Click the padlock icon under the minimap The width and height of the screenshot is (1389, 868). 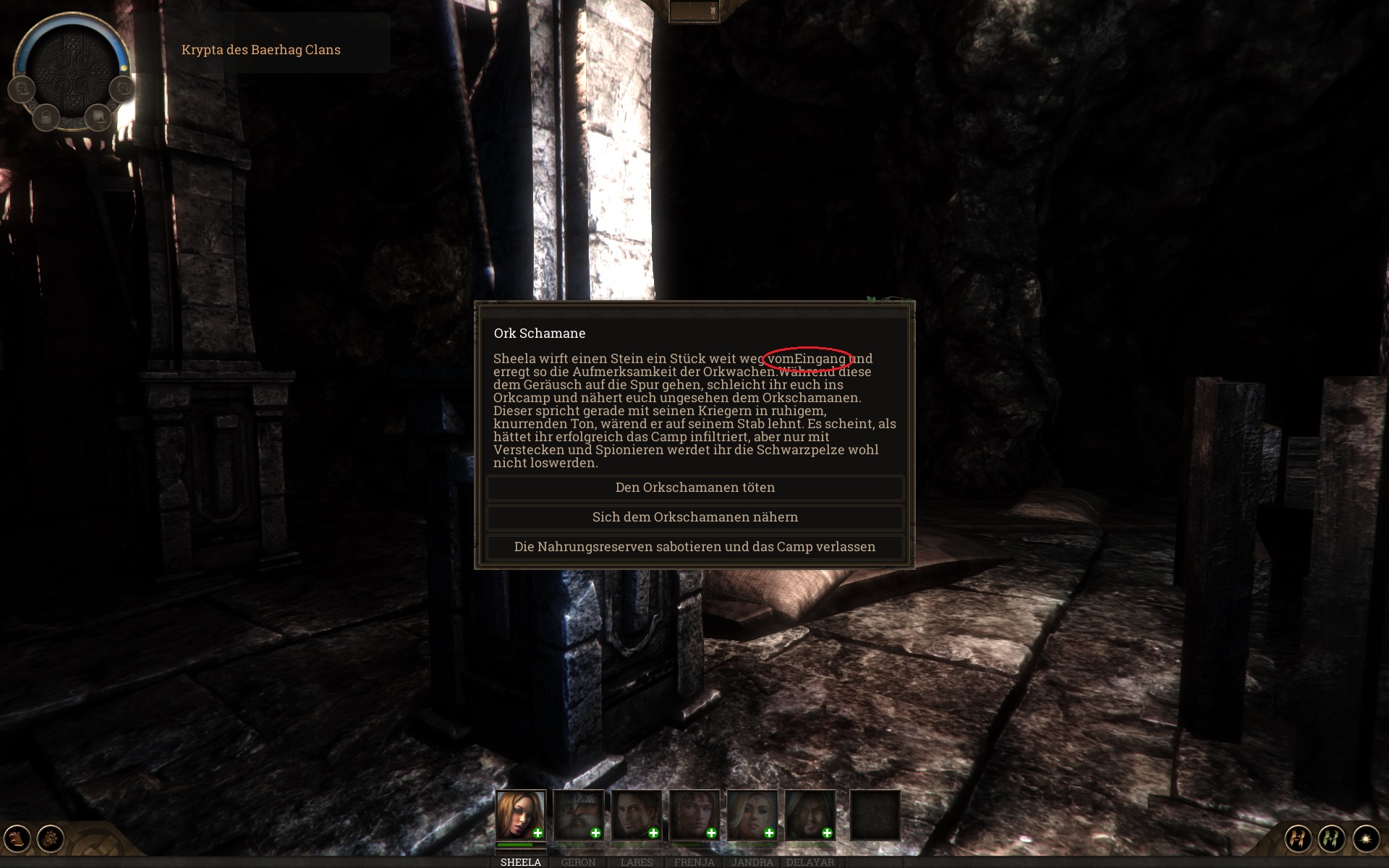(x=46, y=116)
